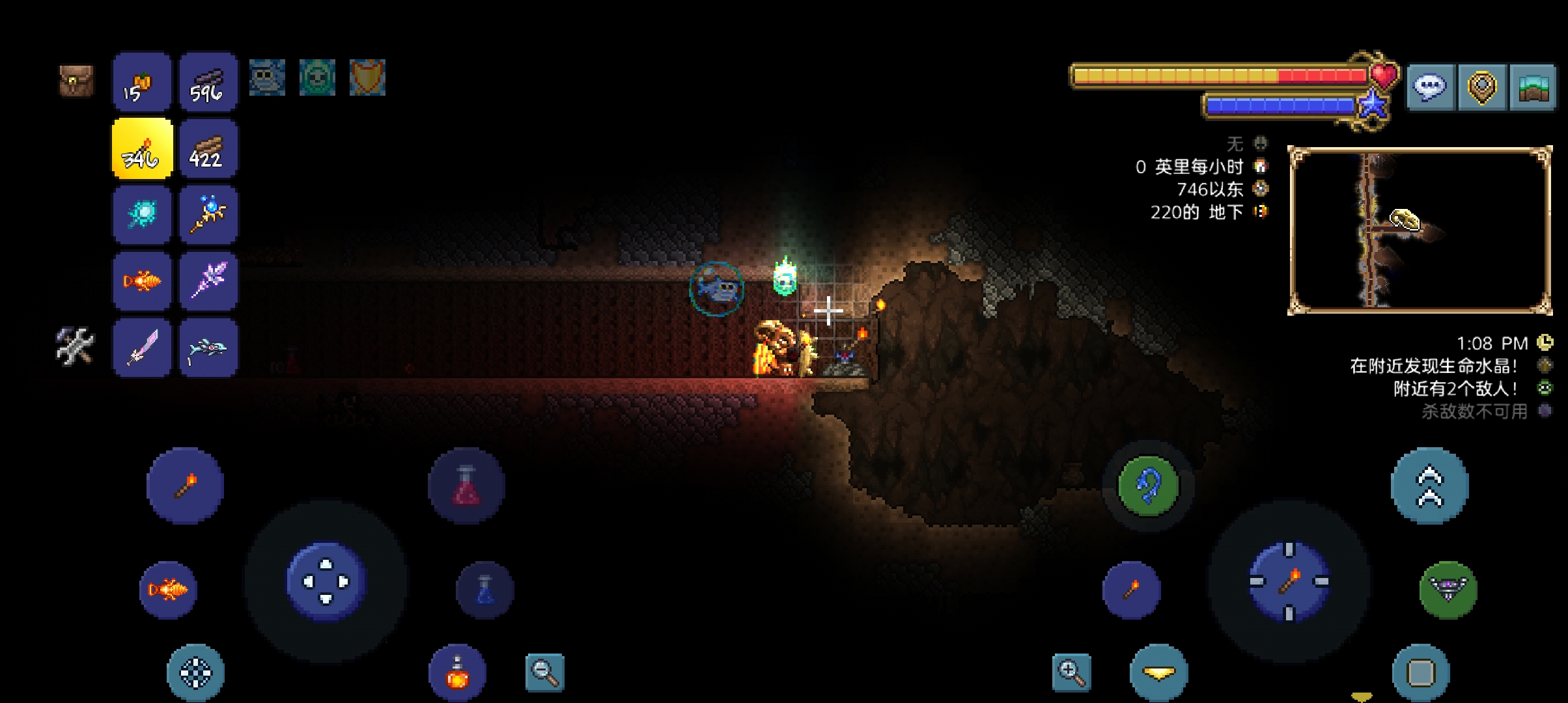
Task: Select the highlighted torch hotbar slot
Action: point(143,148)
